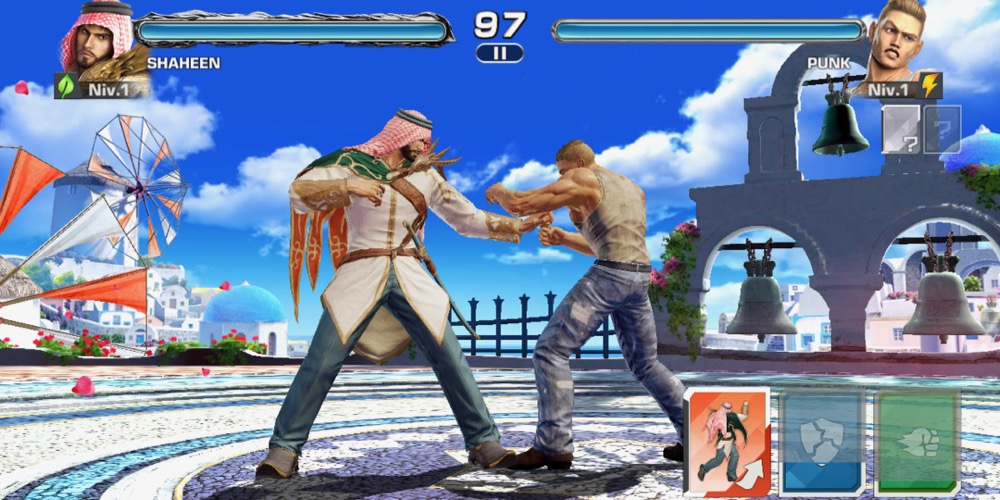1000x500 pixels.
Task: Use the green fist strike card
Action: click(917, 441)
